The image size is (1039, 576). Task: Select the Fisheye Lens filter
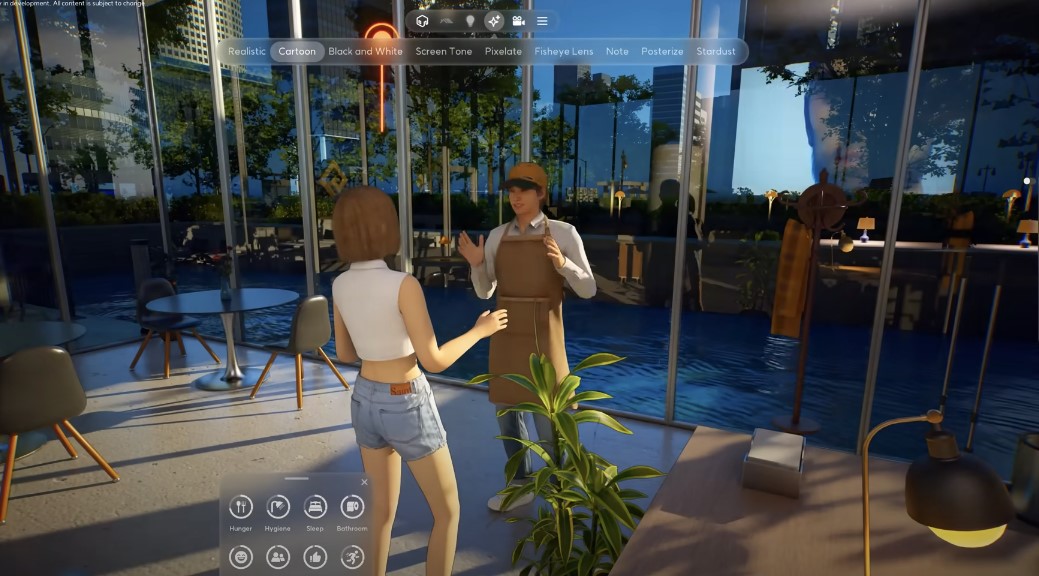[564, 51]
